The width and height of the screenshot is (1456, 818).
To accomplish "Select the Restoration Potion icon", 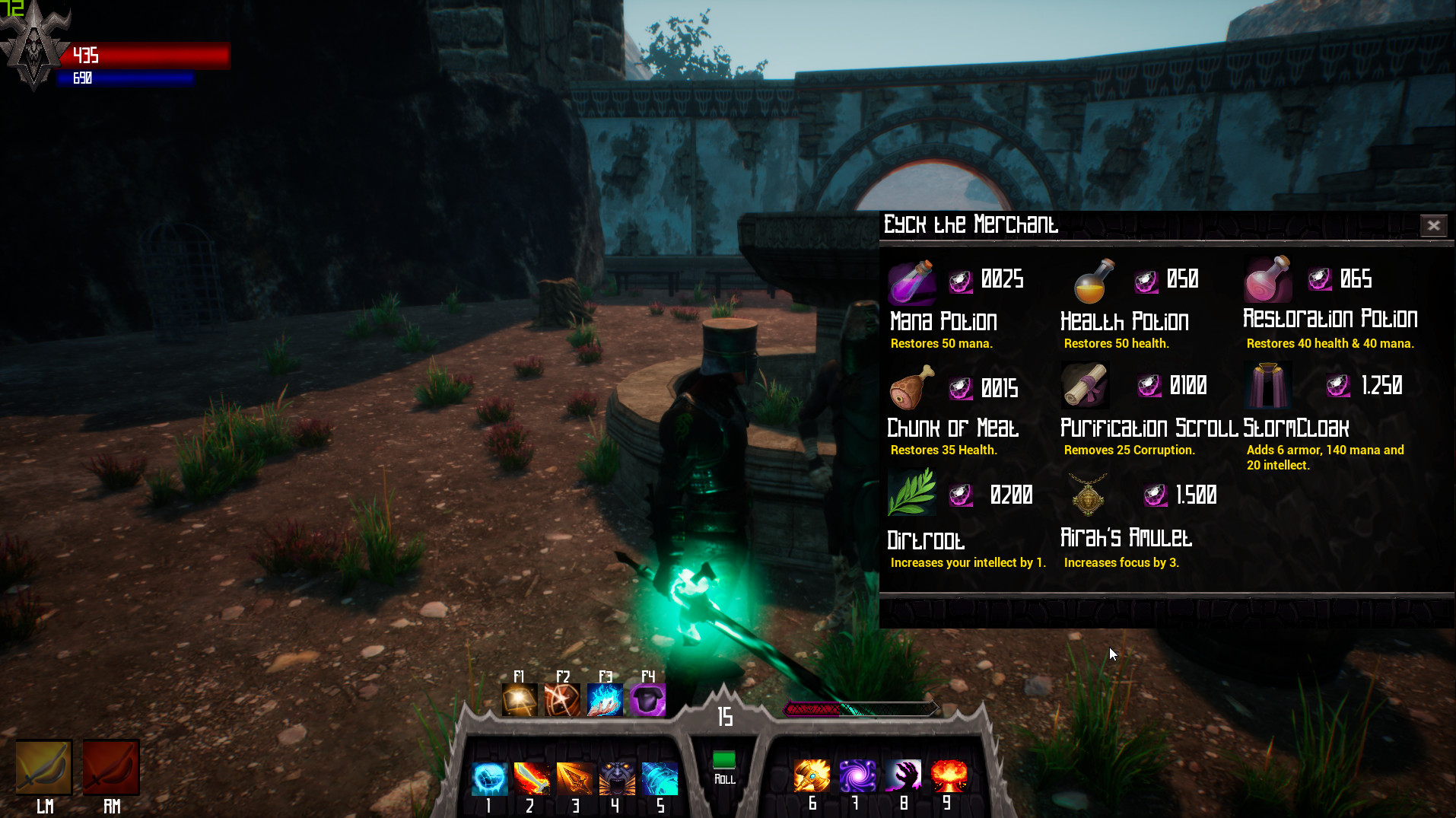I will click(1269, 281).
